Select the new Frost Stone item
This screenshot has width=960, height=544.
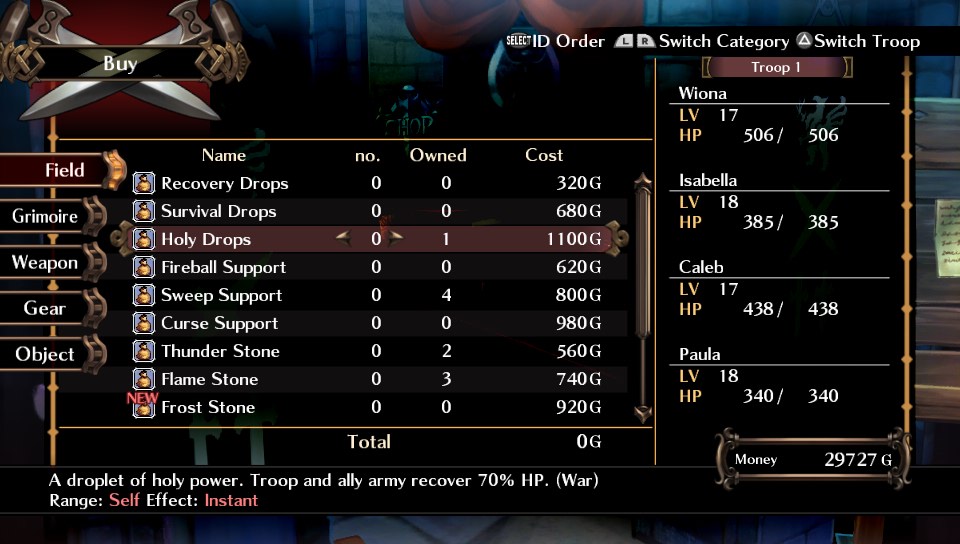click(207, 407)
